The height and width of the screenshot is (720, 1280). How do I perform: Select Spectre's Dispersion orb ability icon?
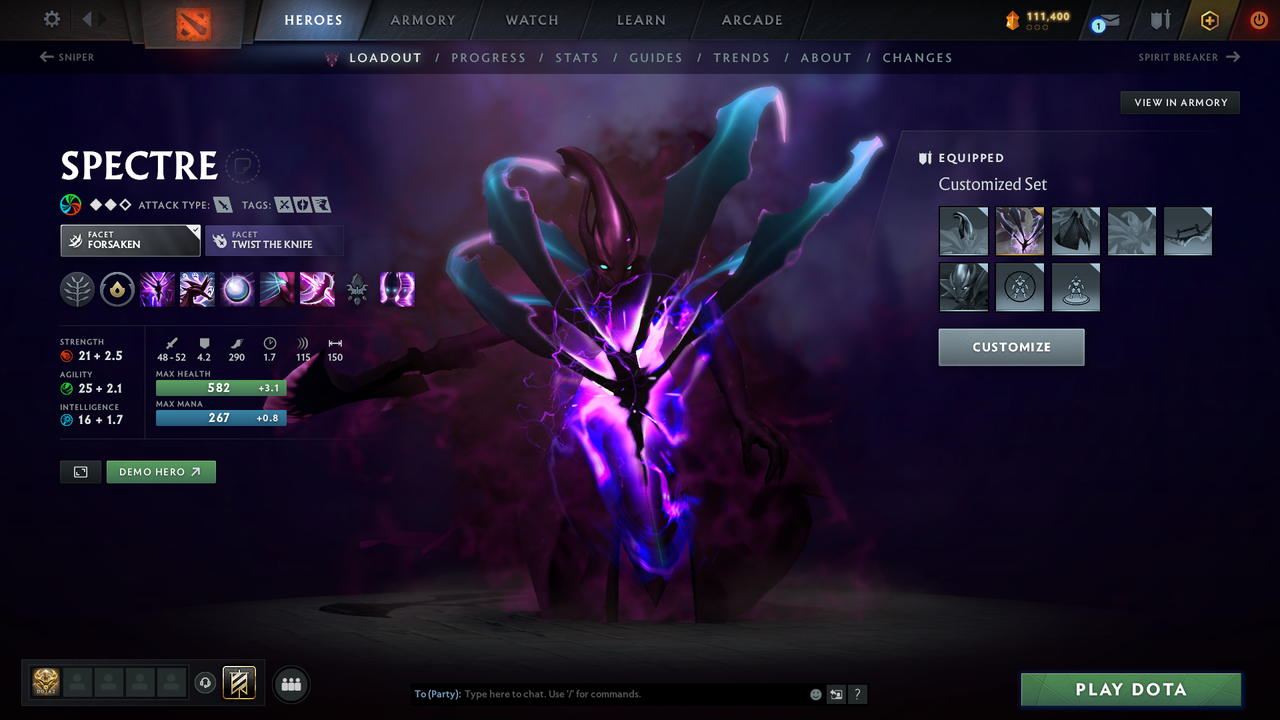click(237, 290)
